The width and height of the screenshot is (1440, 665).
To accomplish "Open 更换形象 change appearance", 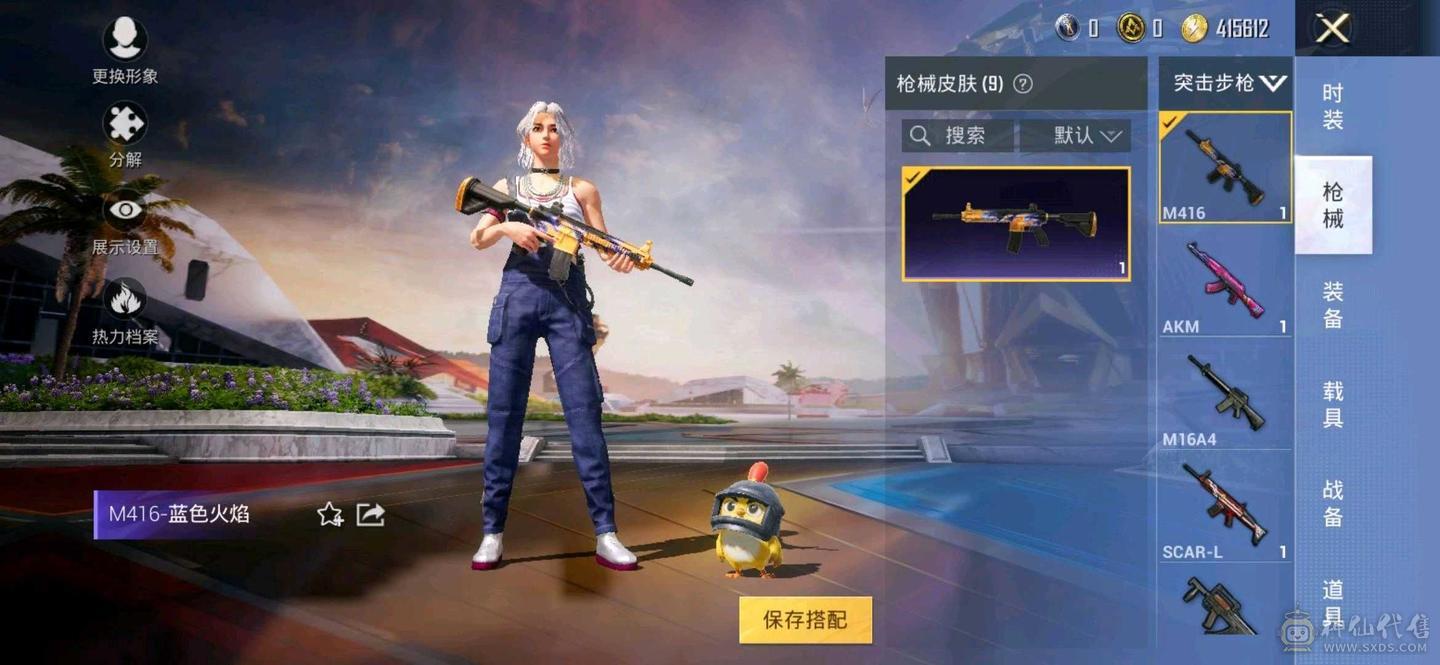I will [125, 48].
